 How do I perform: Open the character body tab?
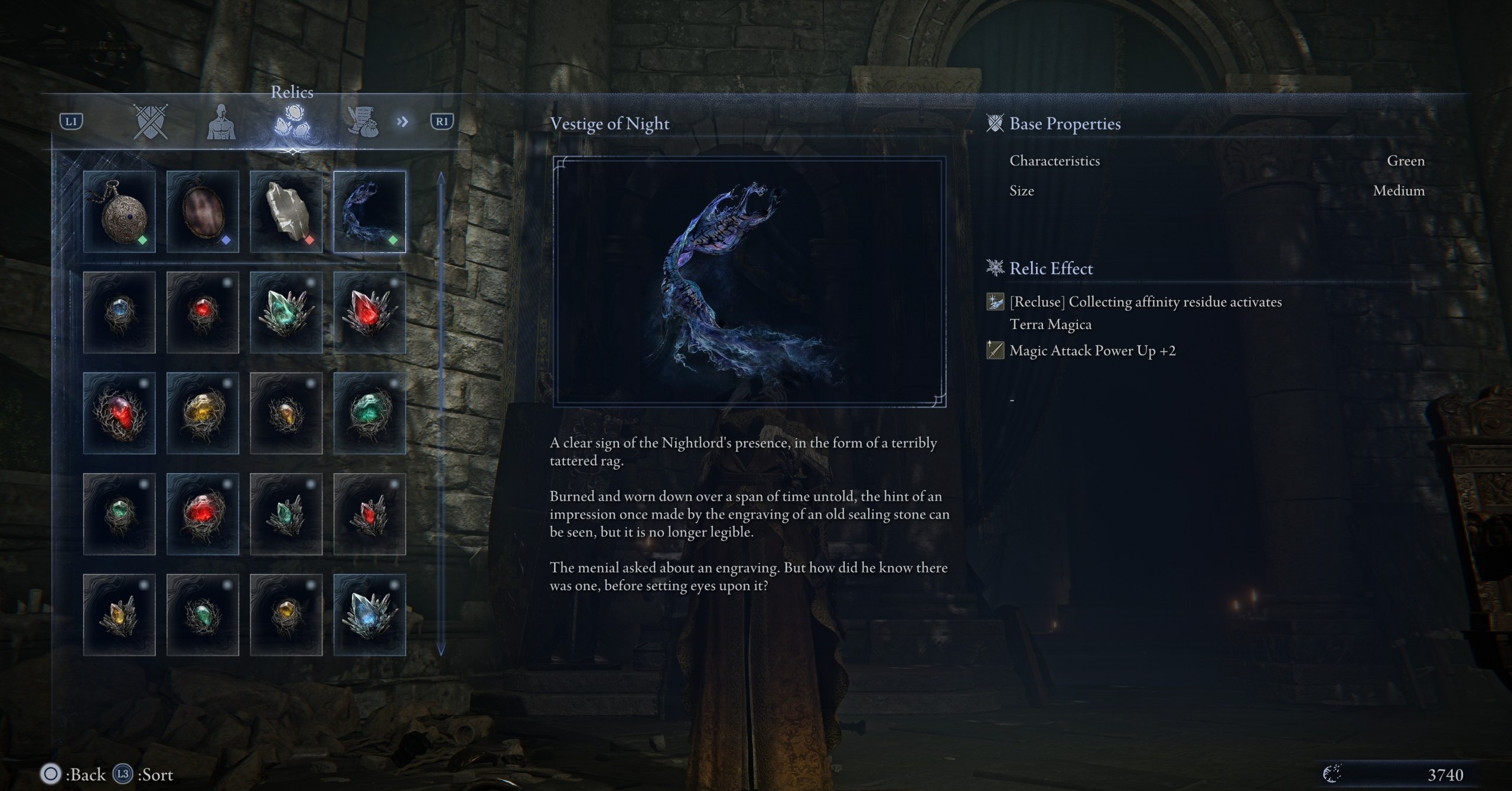pyautogui.click(x=221, y=122)
